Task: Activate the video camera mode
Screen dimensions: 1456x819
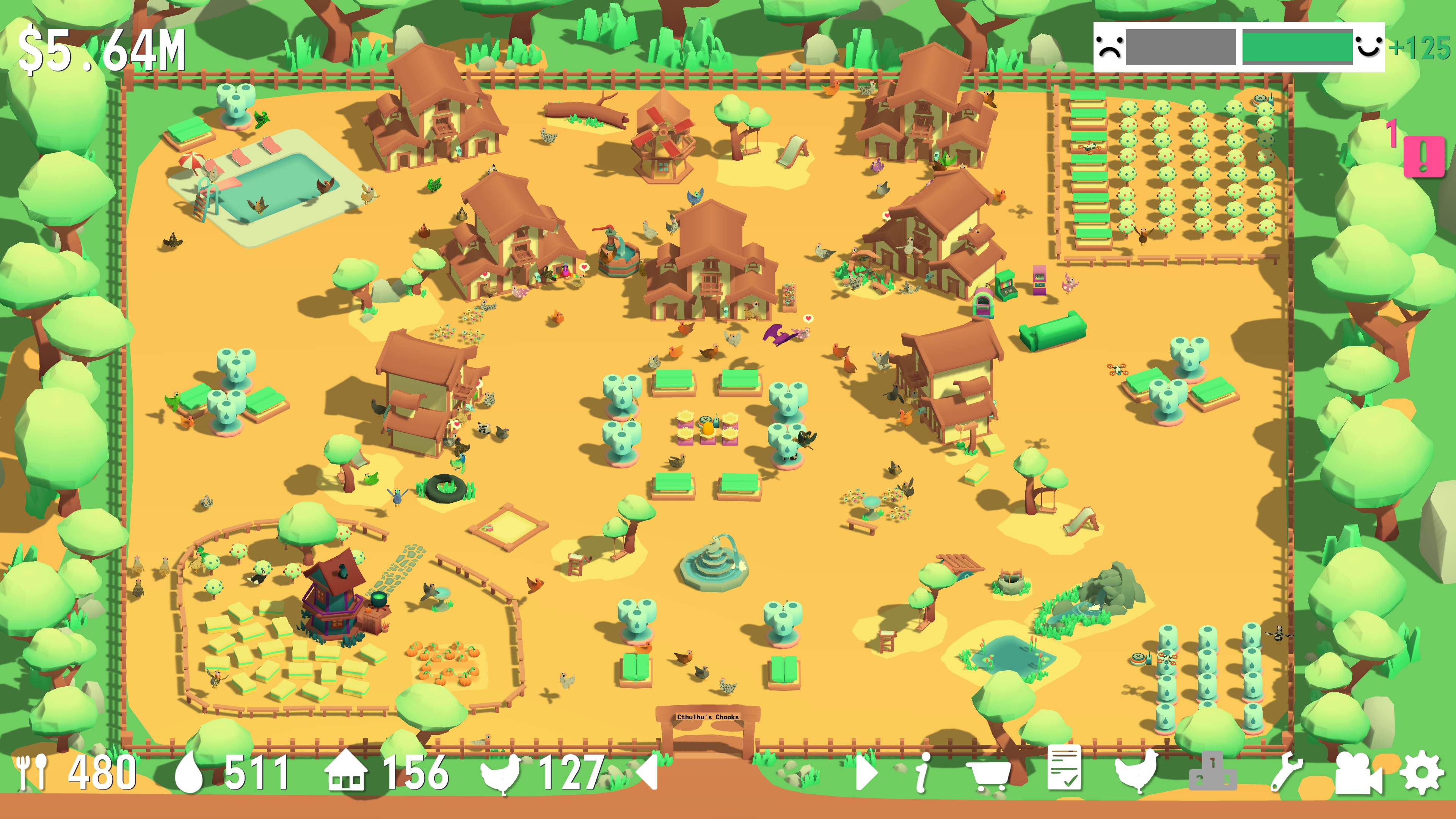Action: tap(1358, 772)
